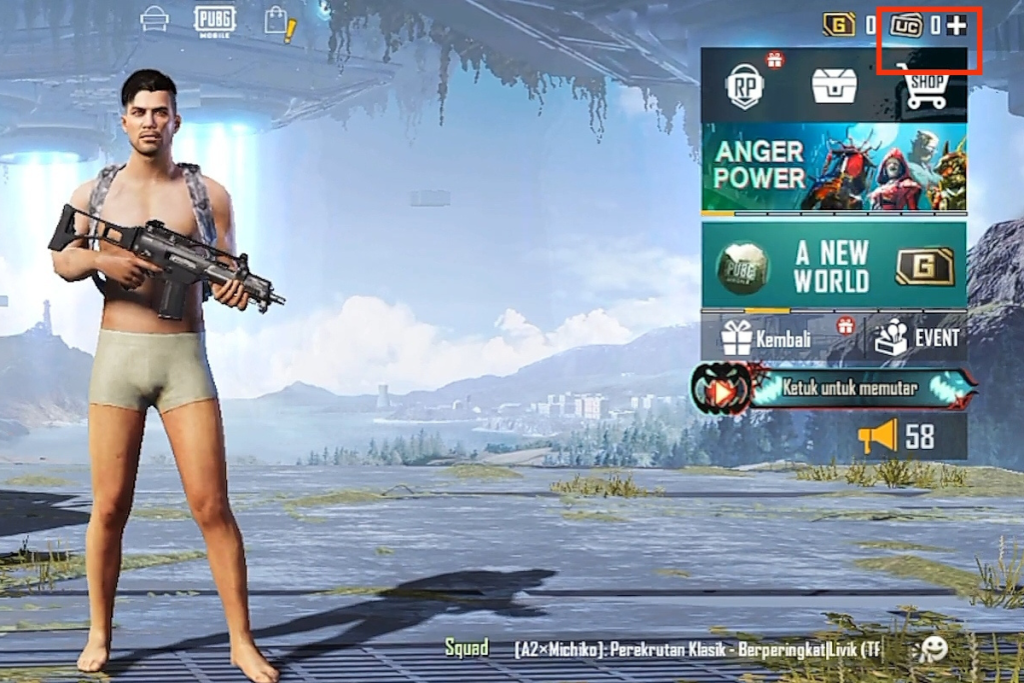
Task: Tap the plus button beside UC
Action: tap(956, 26)
